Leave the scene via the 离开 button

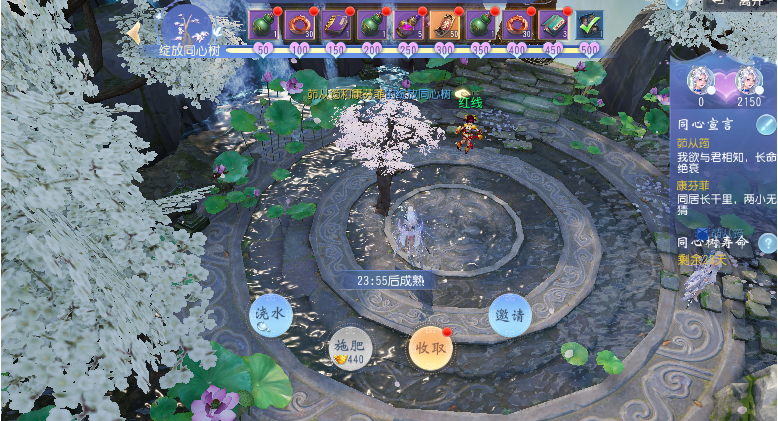741,5
